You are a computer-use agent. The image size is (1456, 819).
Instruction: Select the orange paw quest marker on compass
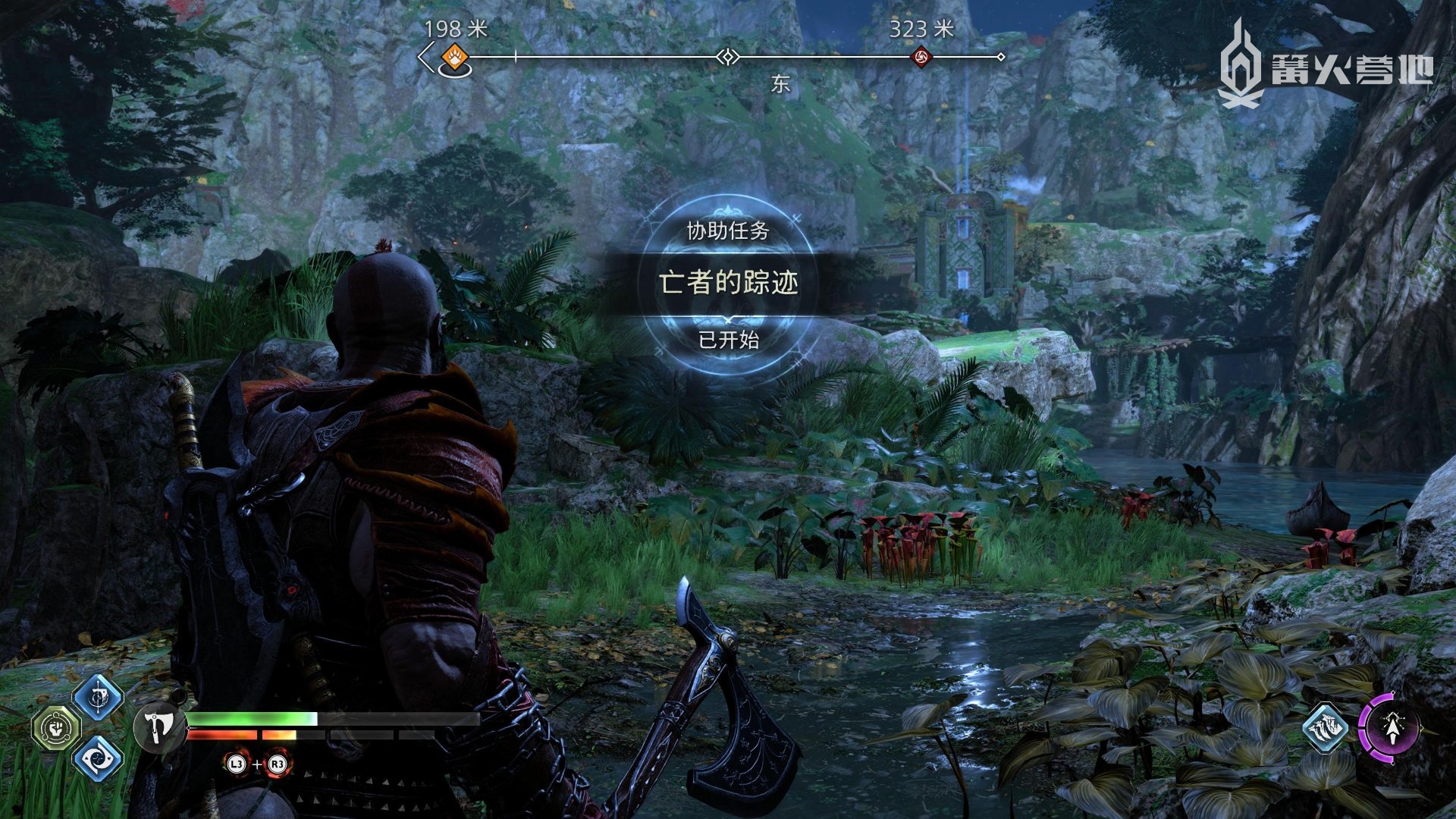[x=453, y=56]
